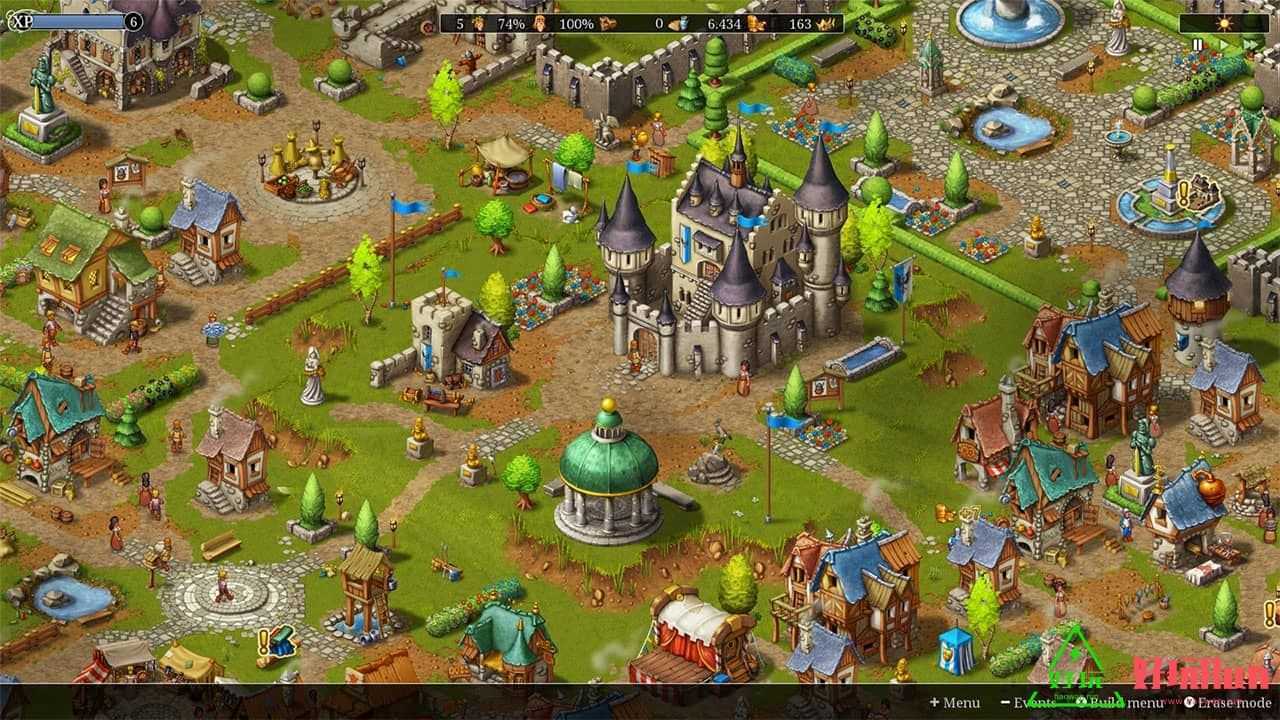The width and height of the screenshot is (1280, 720).
Task: Open the exclamation alert beside the fountain monument
Action: 1184,191
